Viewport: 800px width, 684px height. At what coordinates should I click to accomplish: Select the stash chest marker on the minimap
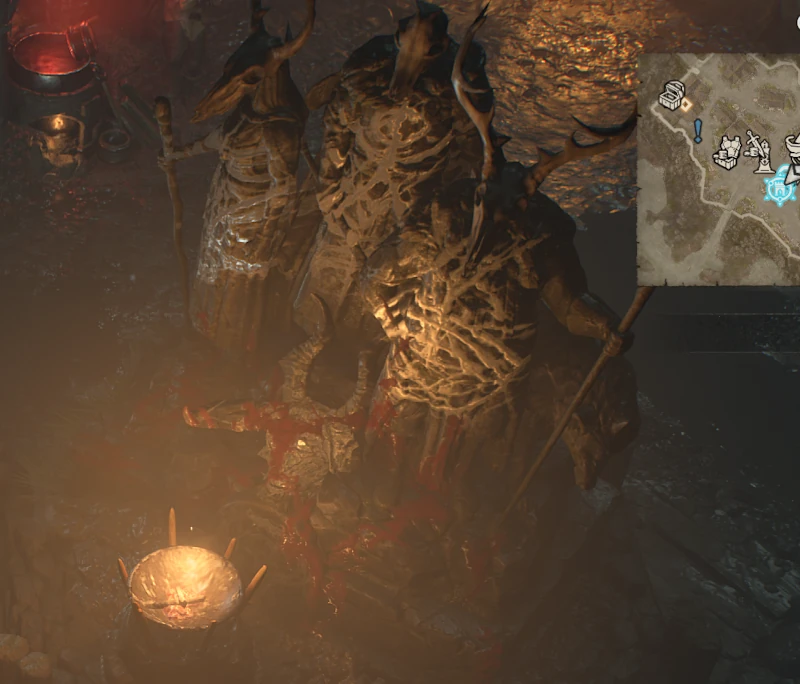pyautogui.click(x=672, y=96)
